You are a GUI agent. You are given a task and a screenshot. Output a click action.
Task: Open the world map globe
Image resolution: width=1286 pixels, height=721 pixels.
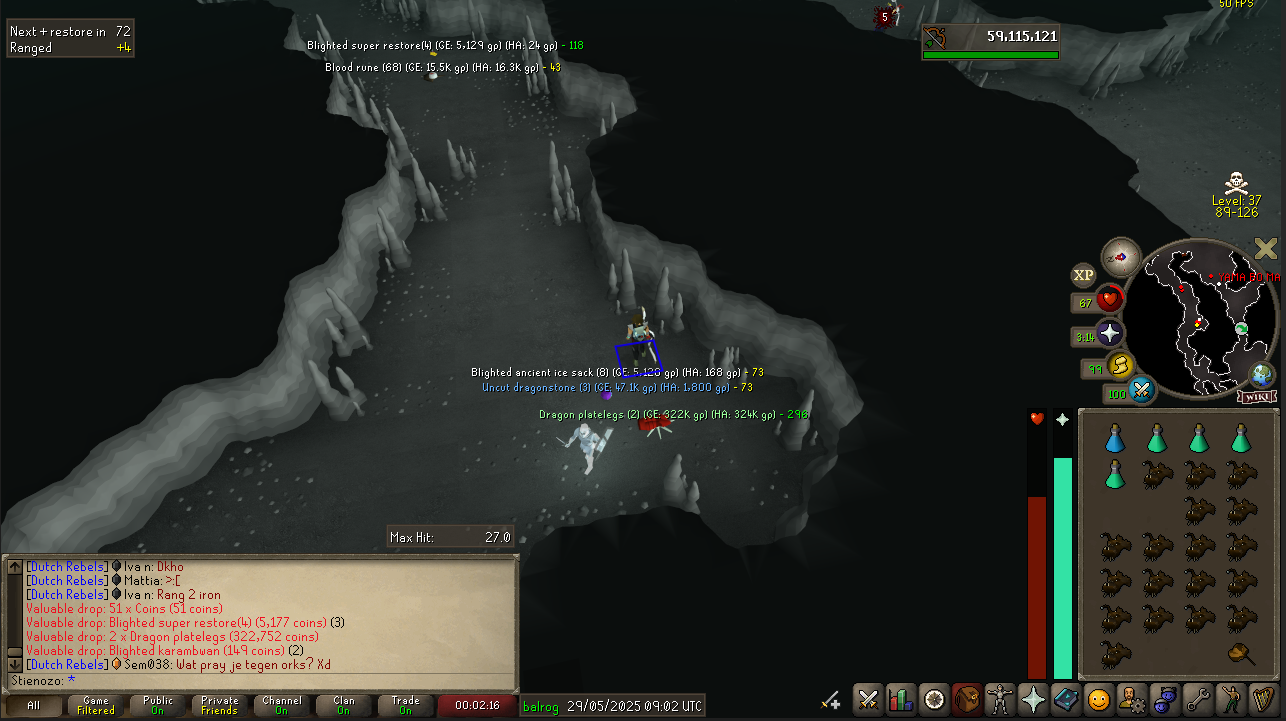[1262, 376]
